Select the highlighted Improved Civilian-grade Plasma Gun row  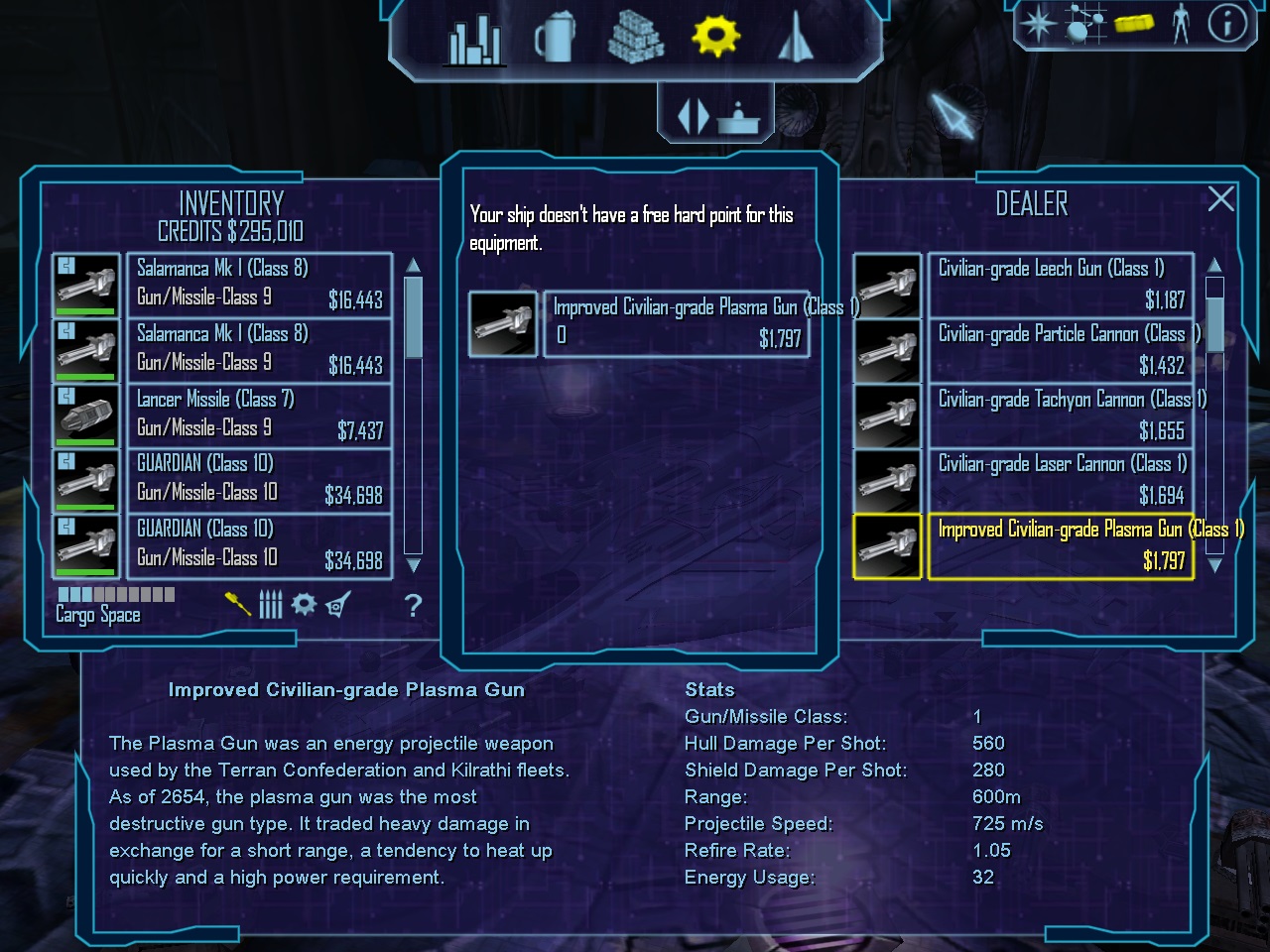coord(1060,545)
